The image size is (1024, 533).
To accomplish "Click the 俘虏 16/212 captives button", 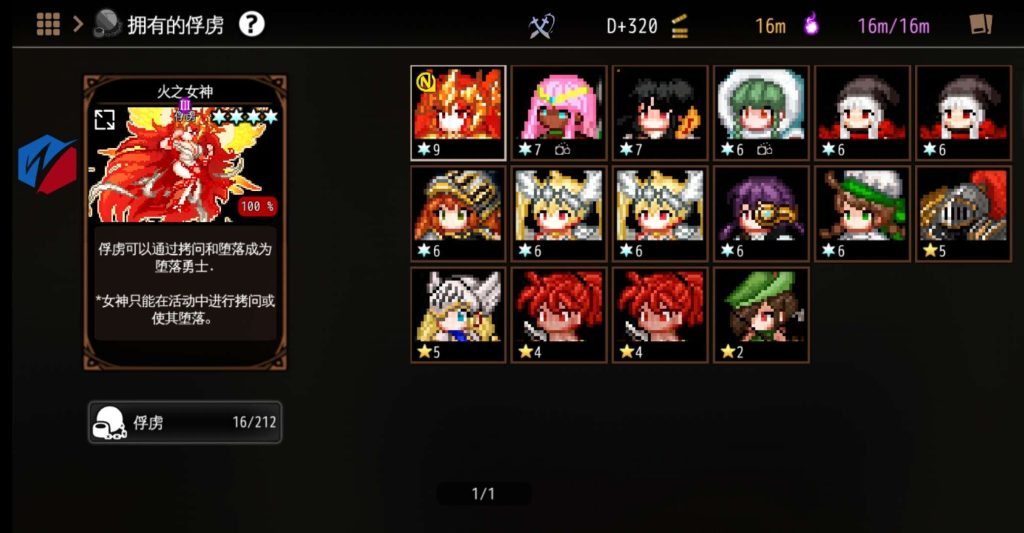I will pos(184,422).
